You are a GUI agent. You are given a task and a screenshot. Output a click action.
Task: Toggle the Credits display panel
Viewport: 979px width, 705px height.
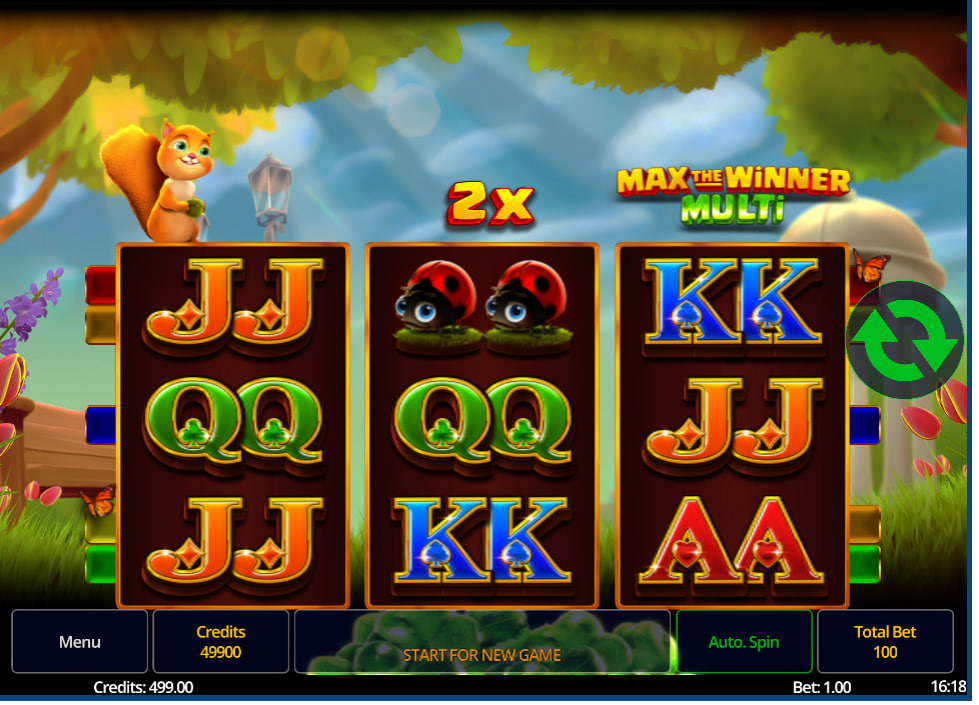coord(221,642)
